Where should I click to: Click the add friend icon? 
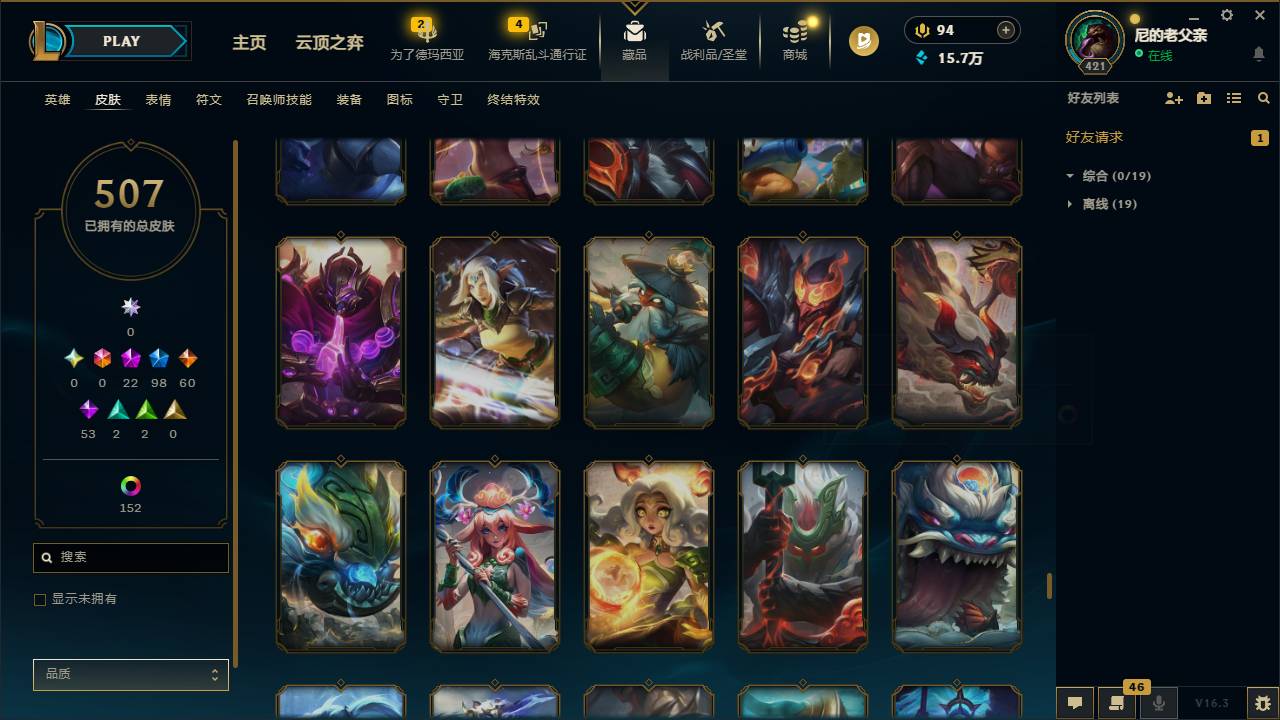[1172, 98]
